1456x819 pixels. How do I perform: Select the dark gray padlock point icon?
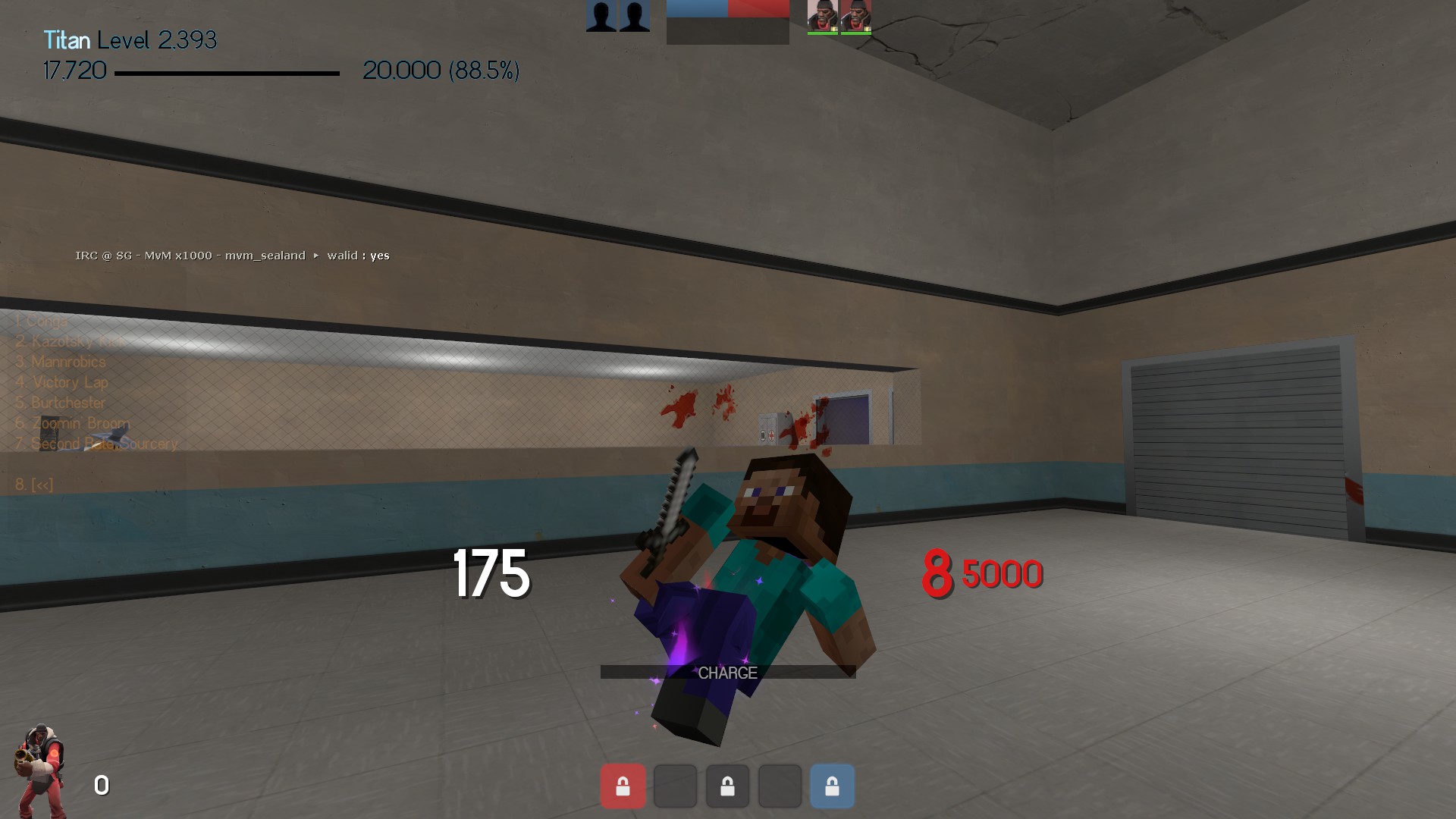tap(727, 786)
